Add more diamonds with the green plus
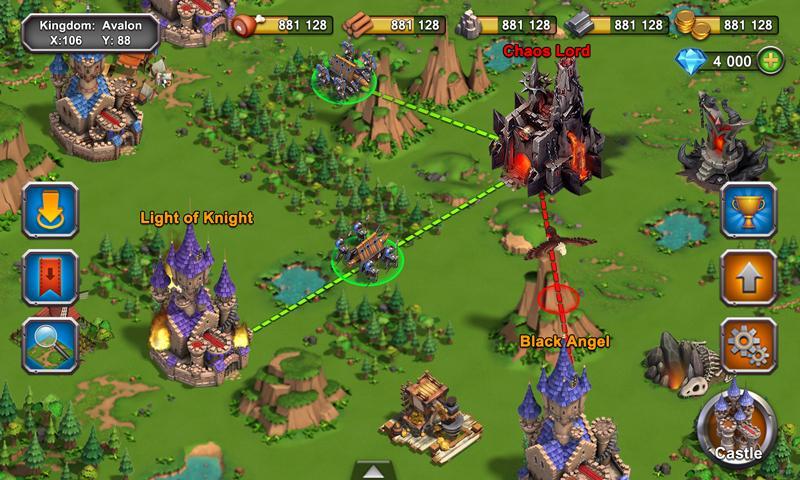This screenshot has width=800, height=480. point(770,61)
